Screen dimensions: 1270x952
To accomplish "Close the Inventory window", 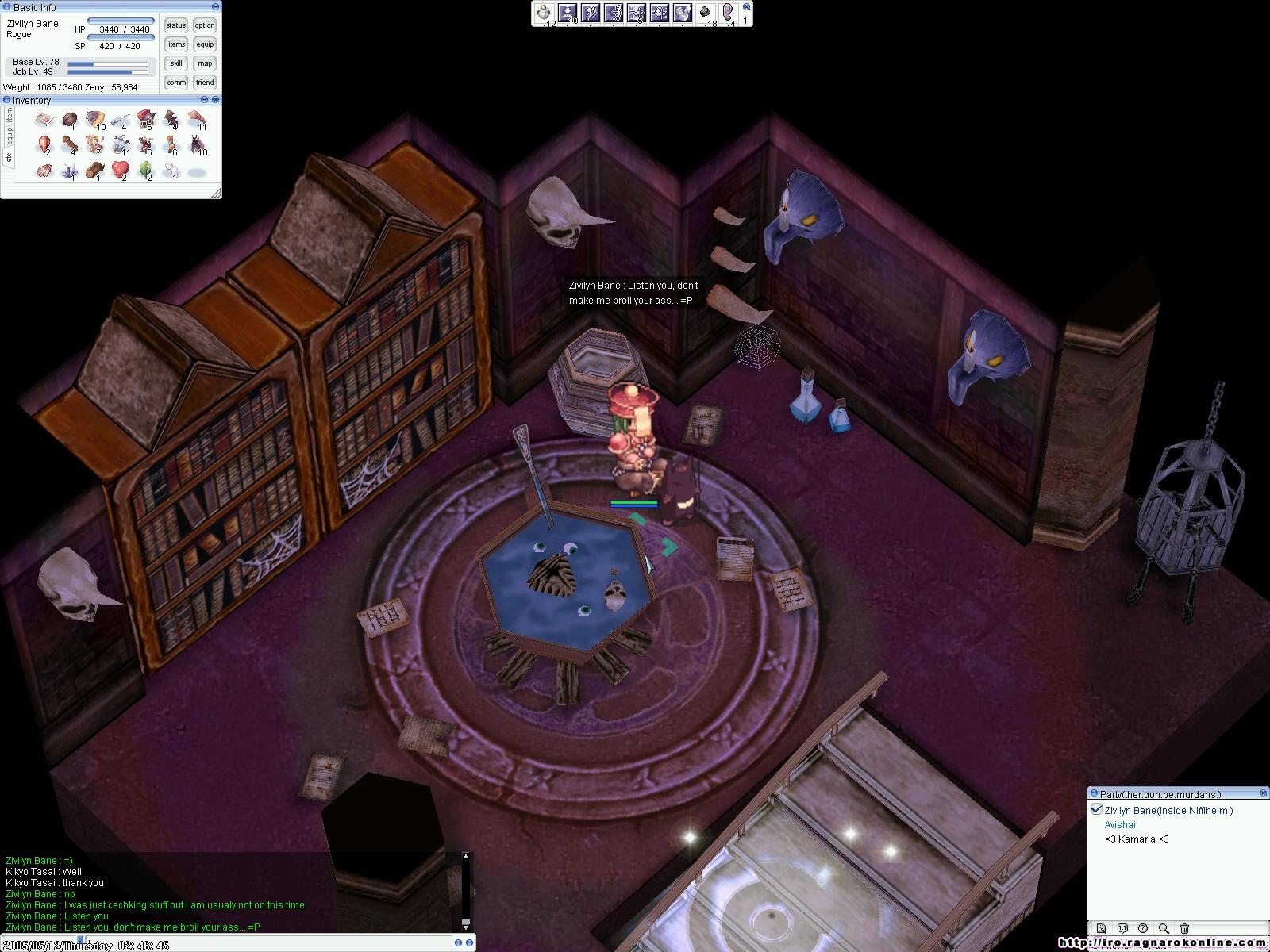I will pyautogui.click(x=216, y=100).
